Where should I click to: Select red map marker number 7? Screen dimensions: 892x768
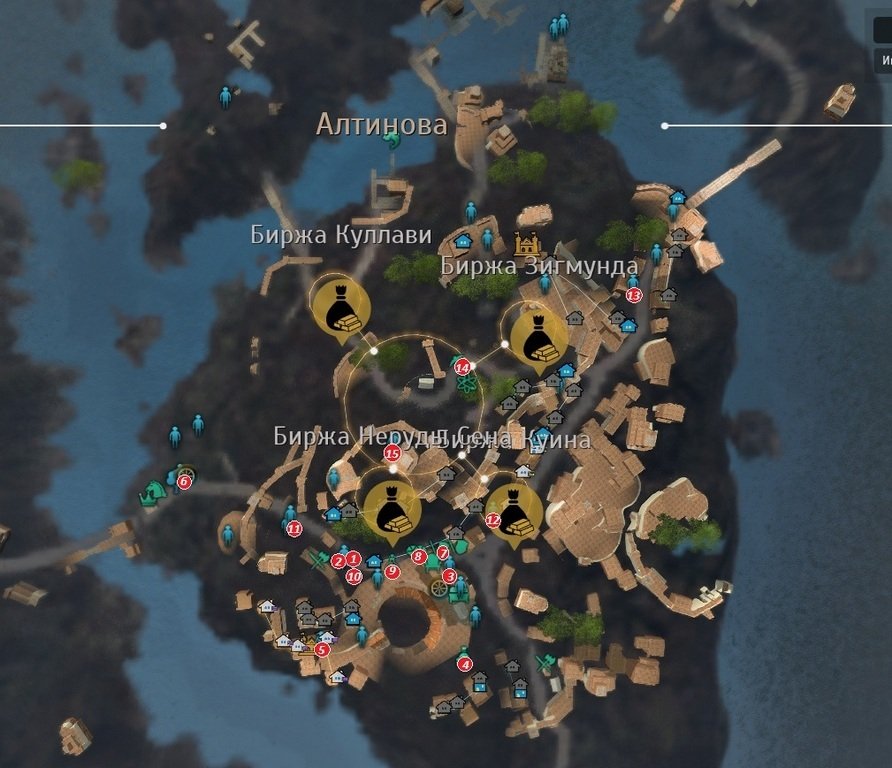442,552
